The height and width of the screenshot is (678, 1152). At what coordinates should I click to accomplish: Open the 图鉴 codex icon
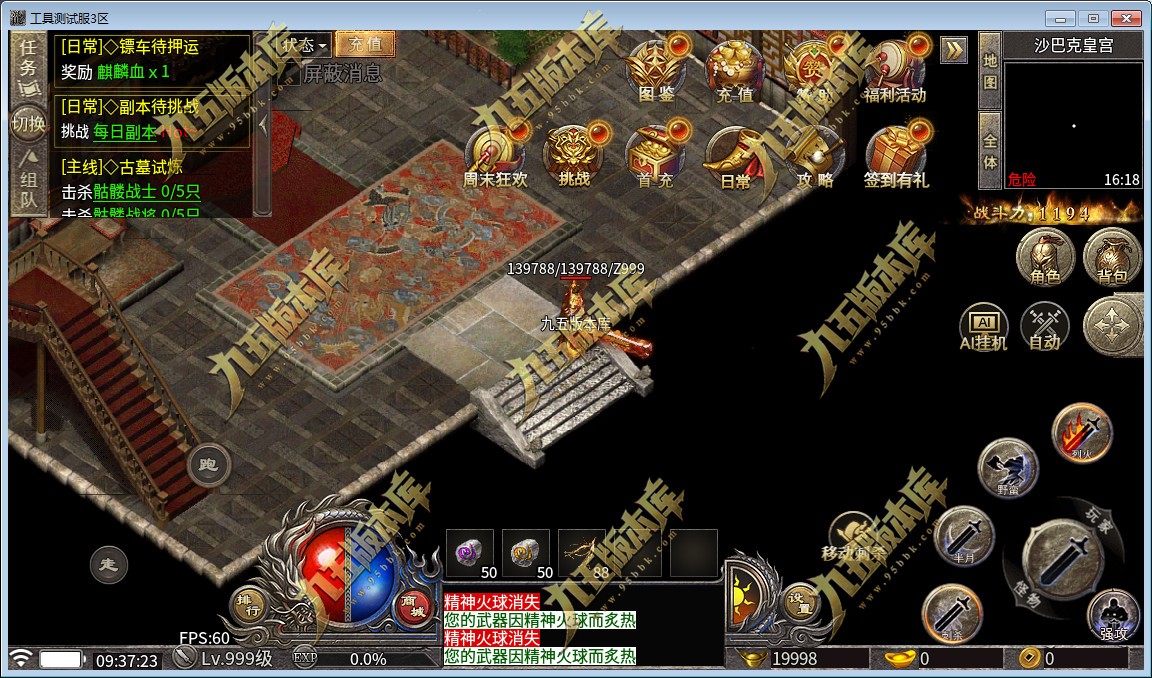tap(656, 70)
